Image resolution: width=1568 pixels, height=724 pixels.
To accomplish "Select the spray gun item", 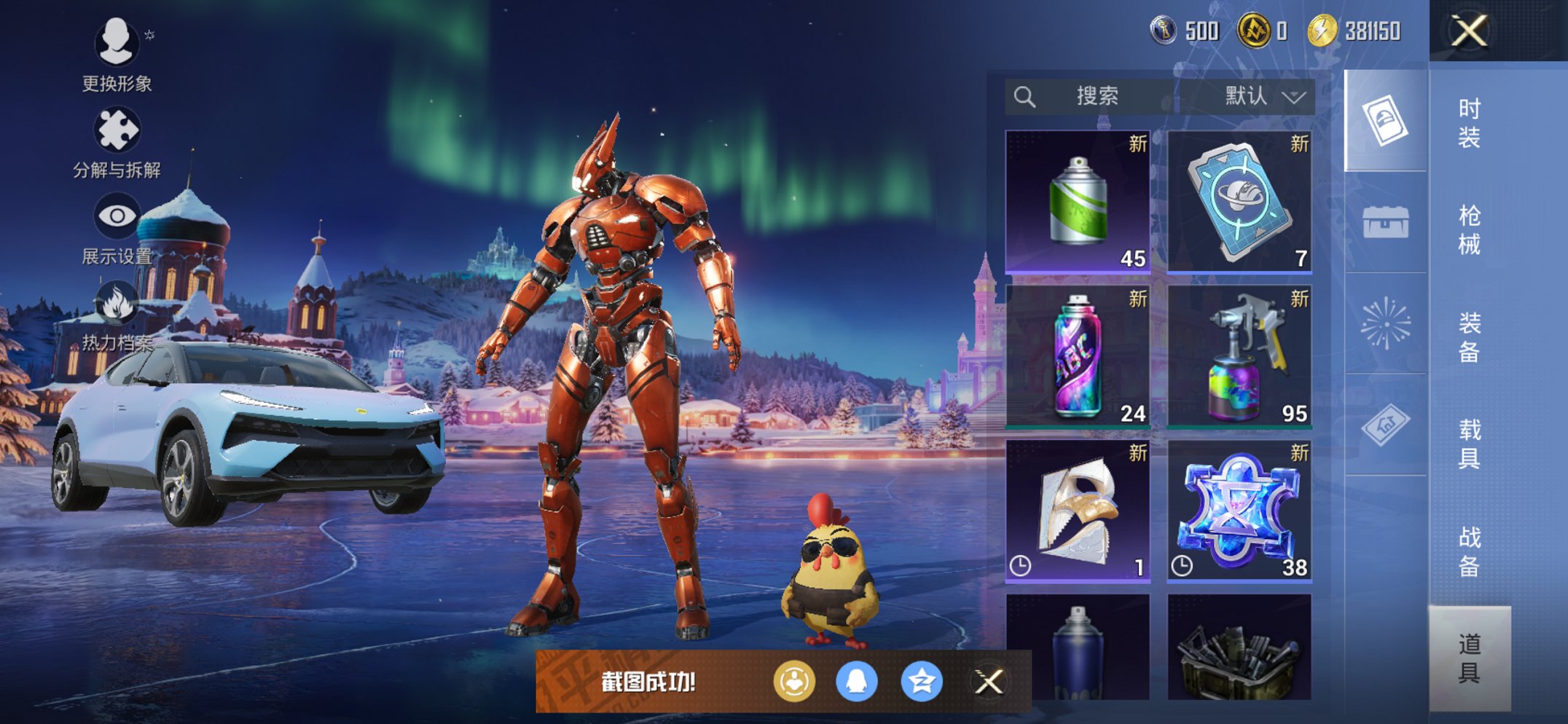I will 1239,355.
